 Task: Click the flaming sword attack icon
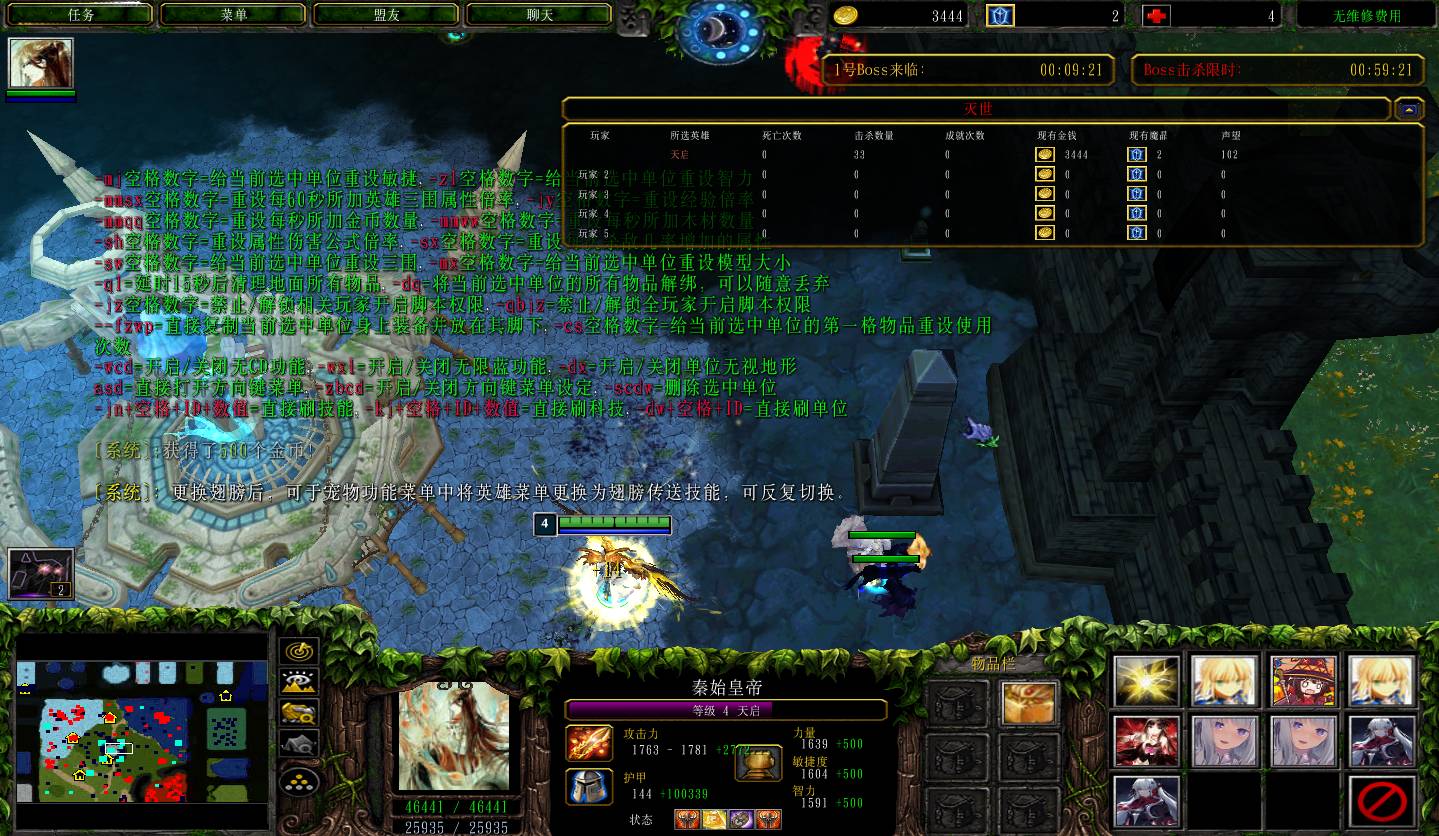pyautogui.click(x=589, y=743)
